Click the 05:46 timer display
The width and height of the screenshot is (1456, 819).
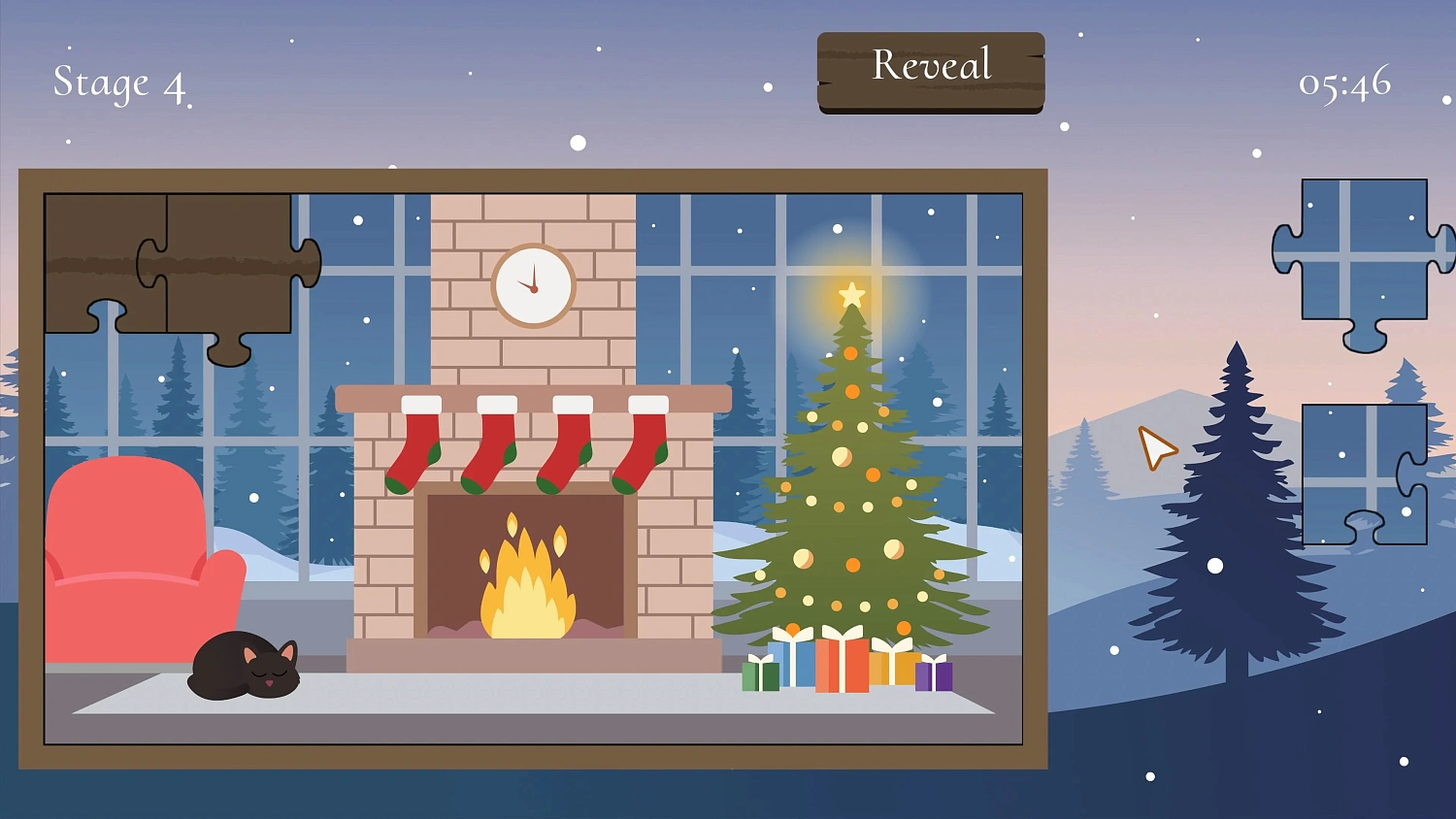point(1344,85)
